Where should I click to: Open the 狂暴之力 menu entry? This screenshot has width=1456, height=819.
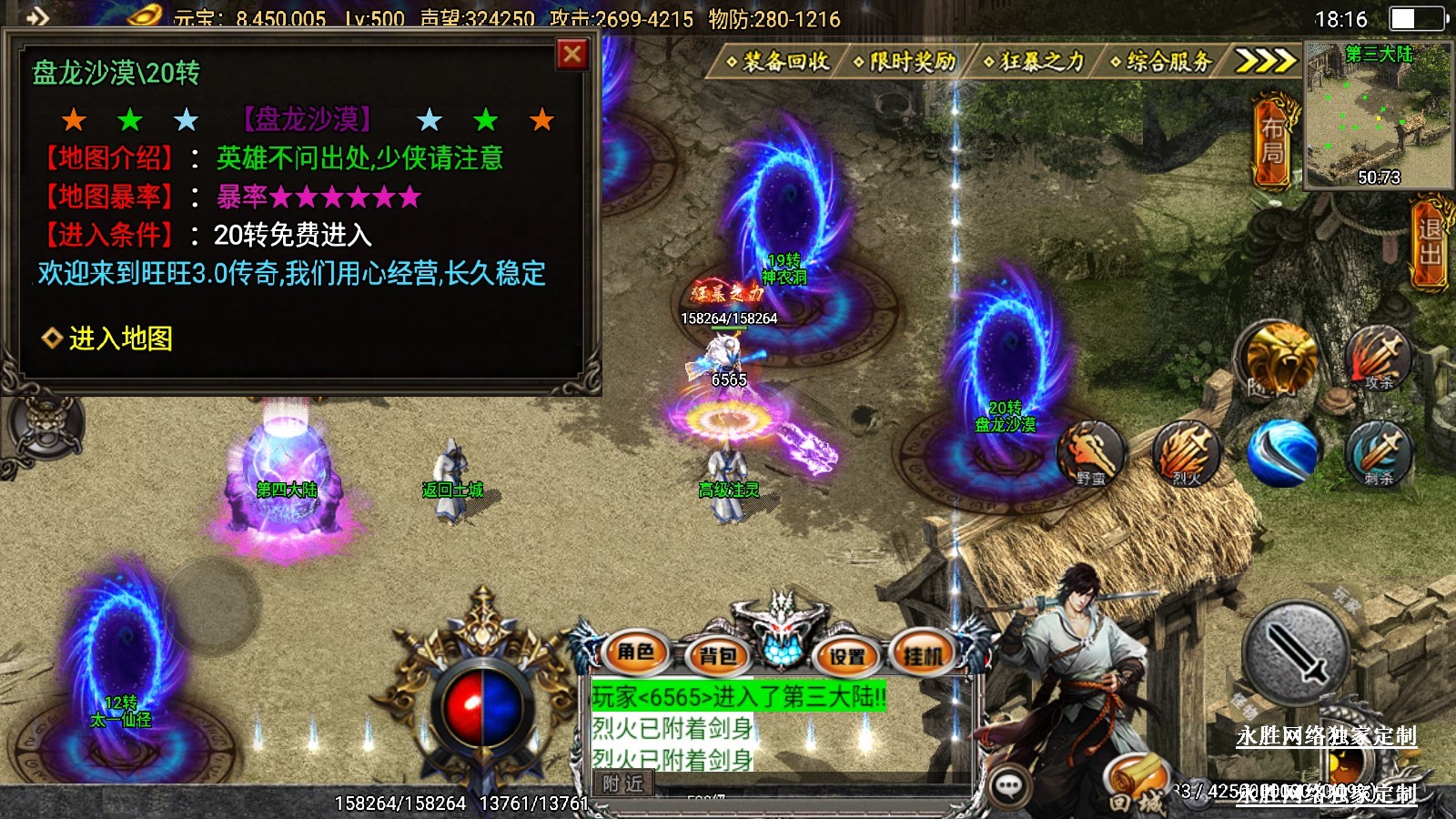pyautogui.click(x=1035, y=62)
